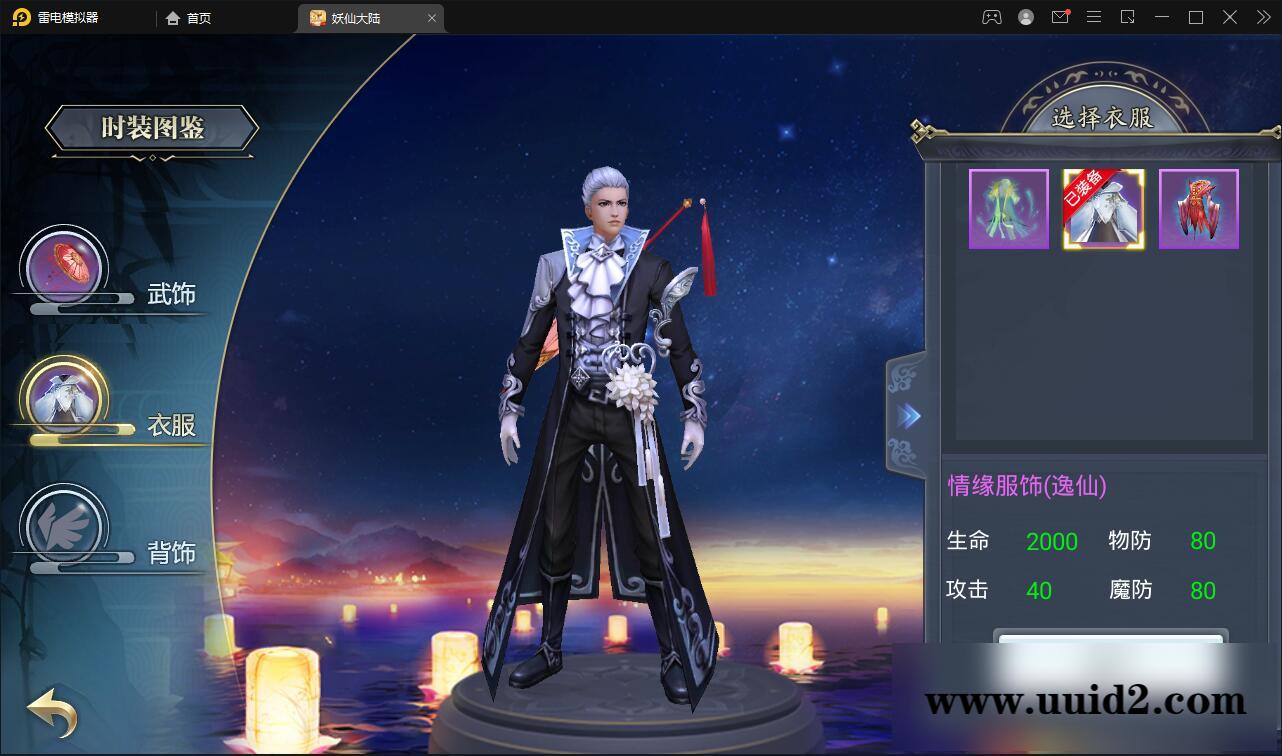Select the 背饰 (back accessory) category icon
The height and width of the screenshot is (756, 1282).
(x=64, y=523)
